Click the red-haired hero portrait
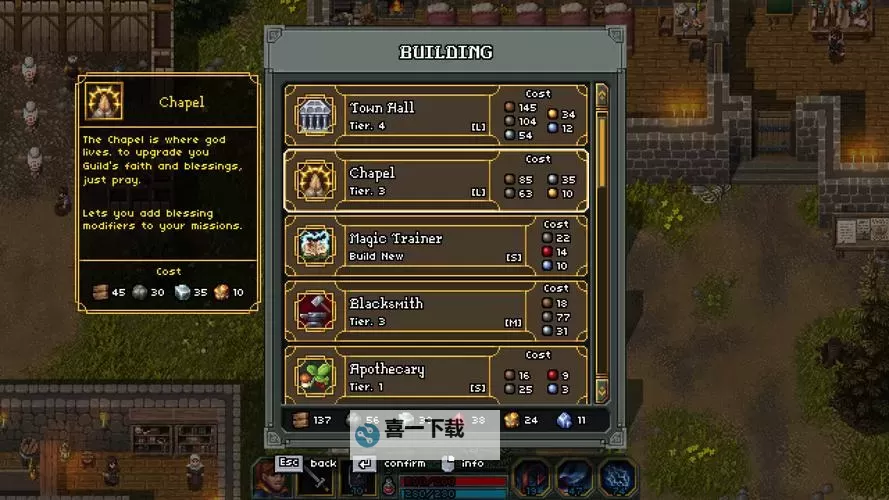This screenshot has height=500, width=889. pyautogui.click(x=269, y=479)
